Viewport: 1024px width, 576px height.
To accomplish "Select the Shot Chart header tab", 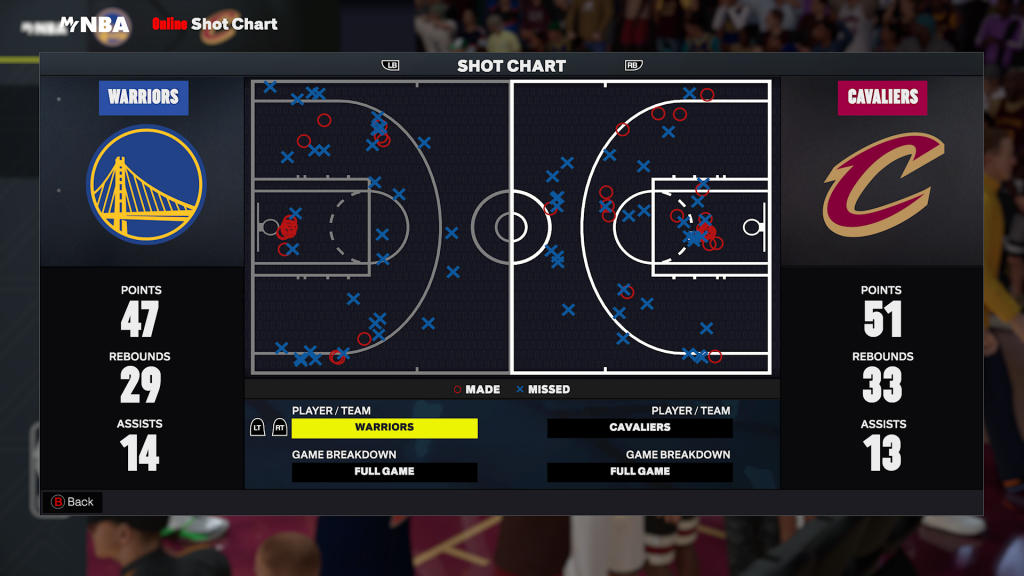I will tap(511, 66).
